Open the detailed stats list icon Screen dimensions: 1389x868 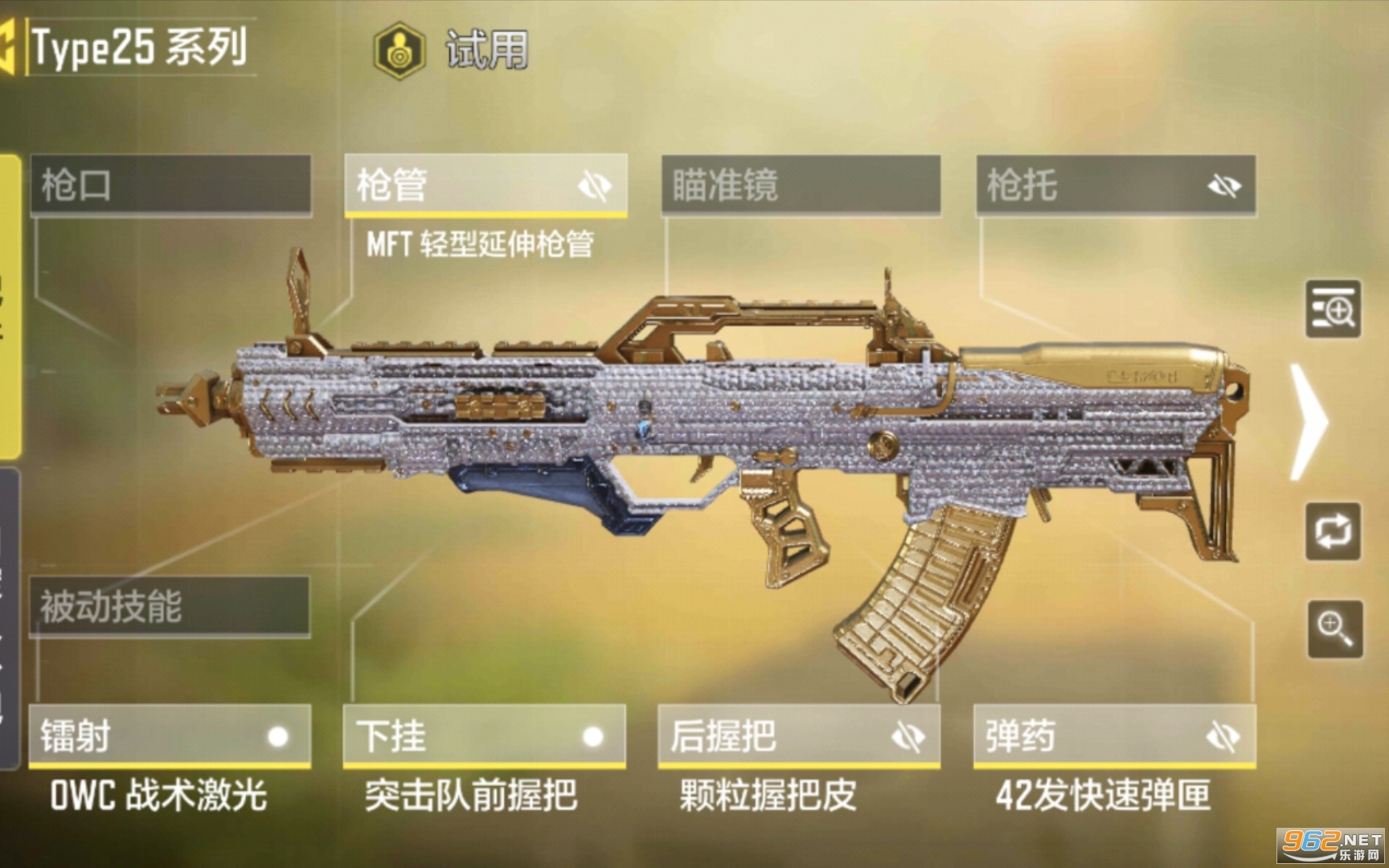click(x=1333, y=309)
